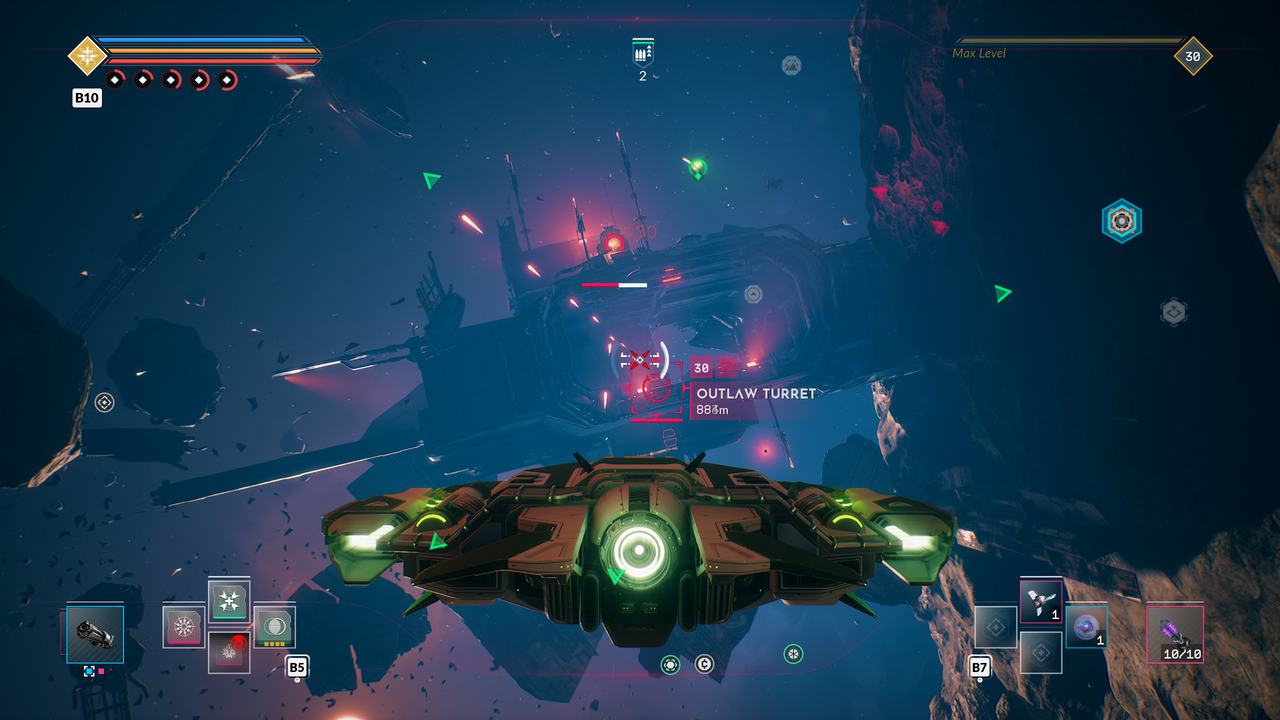The image size is (1280, 720).
Task: Select the blue hexagon location marker
Action: point(1121,221)
